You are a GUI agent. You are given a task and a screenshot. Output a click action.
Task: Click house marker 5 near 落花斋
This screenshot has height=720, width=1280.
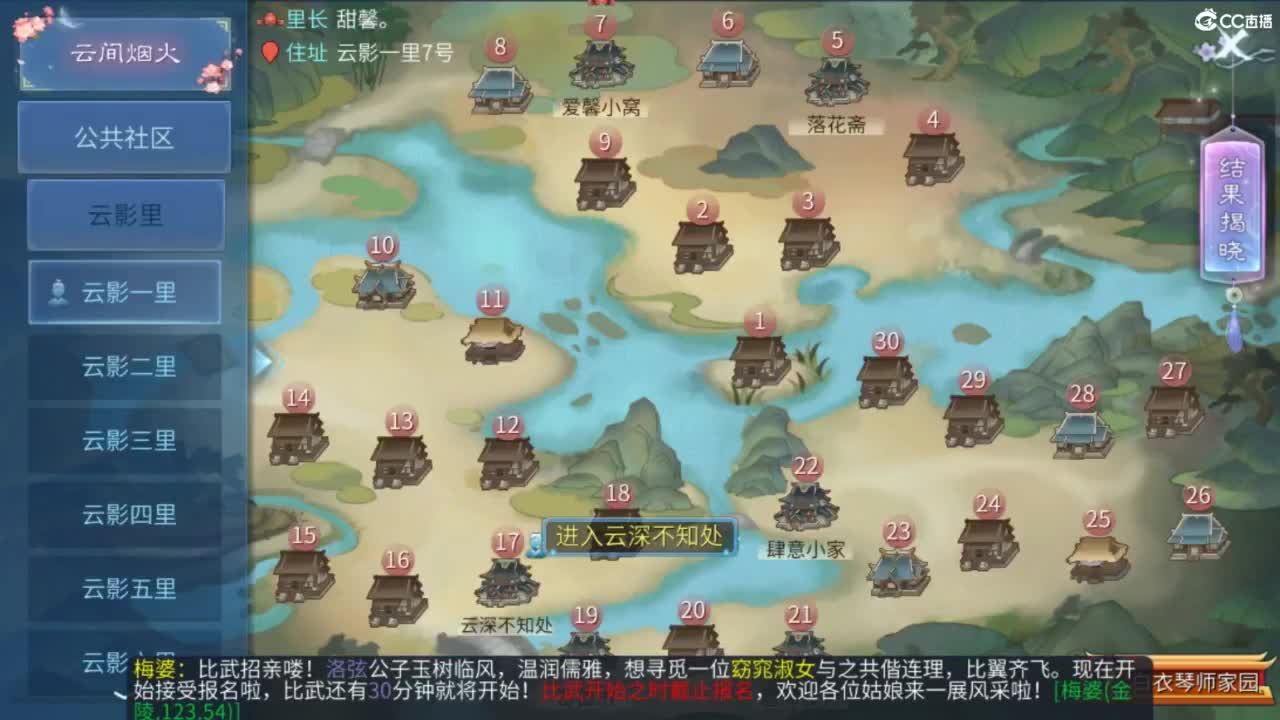(836, 42)
